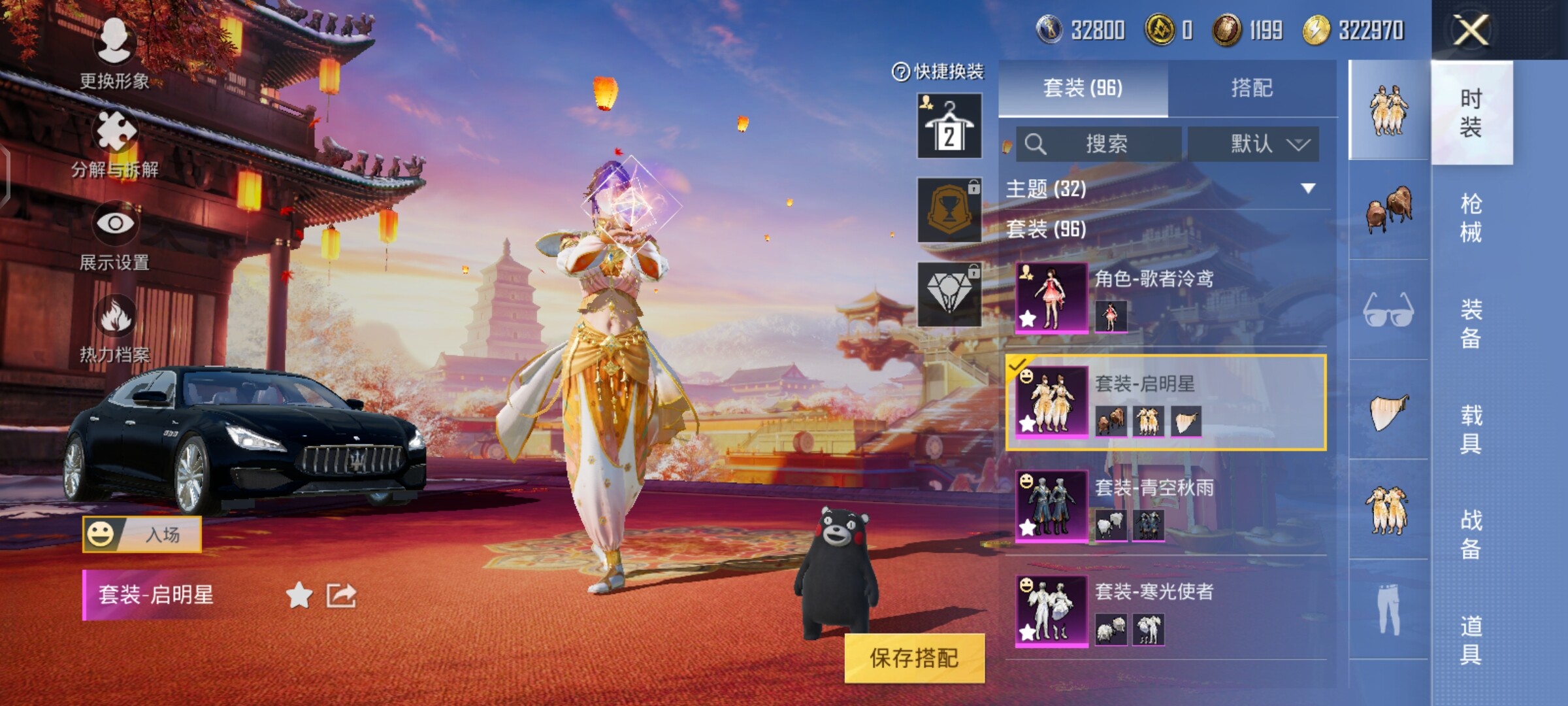
Task: Open the 更换形象 change appearance option
Action: coord(115,52)
